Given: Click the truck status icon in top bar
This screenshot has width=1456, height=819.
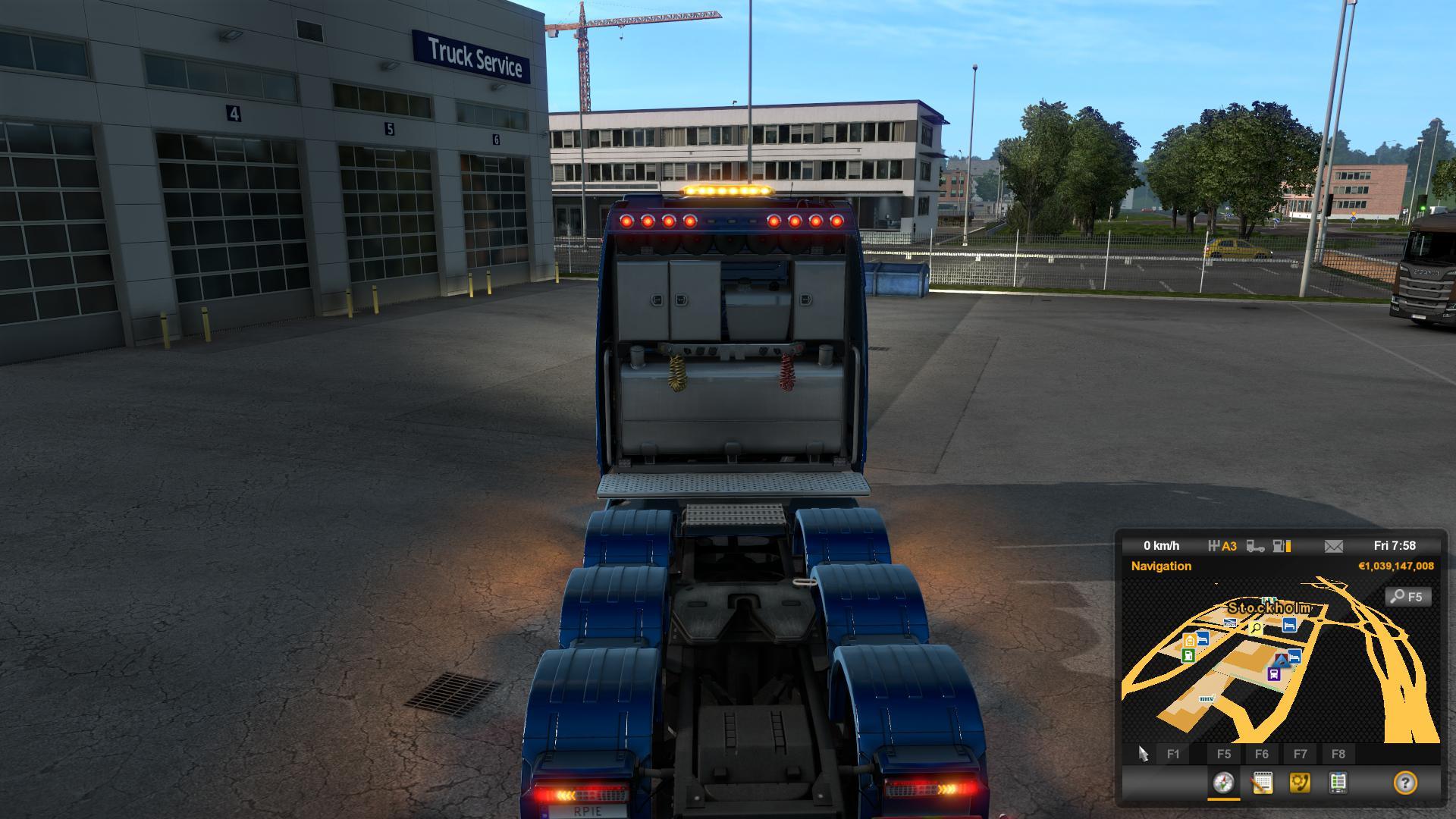Looking at the screenshot, I should 1255,547.
